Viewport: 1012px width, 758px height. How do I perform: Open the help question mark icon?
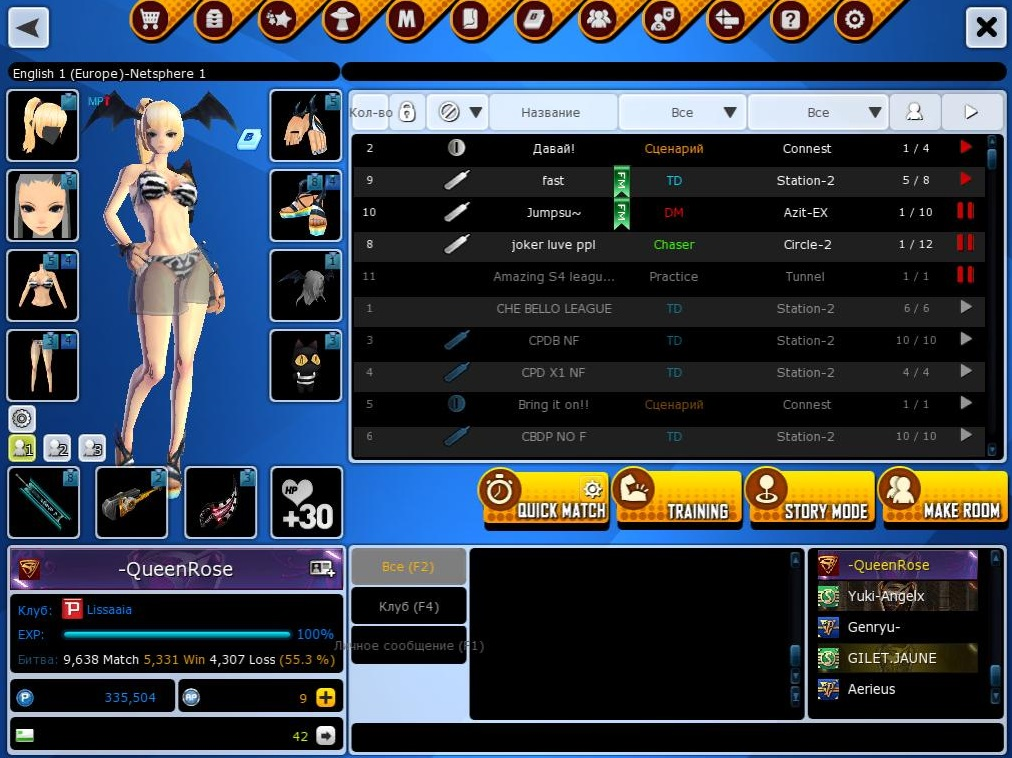[790, 20]
